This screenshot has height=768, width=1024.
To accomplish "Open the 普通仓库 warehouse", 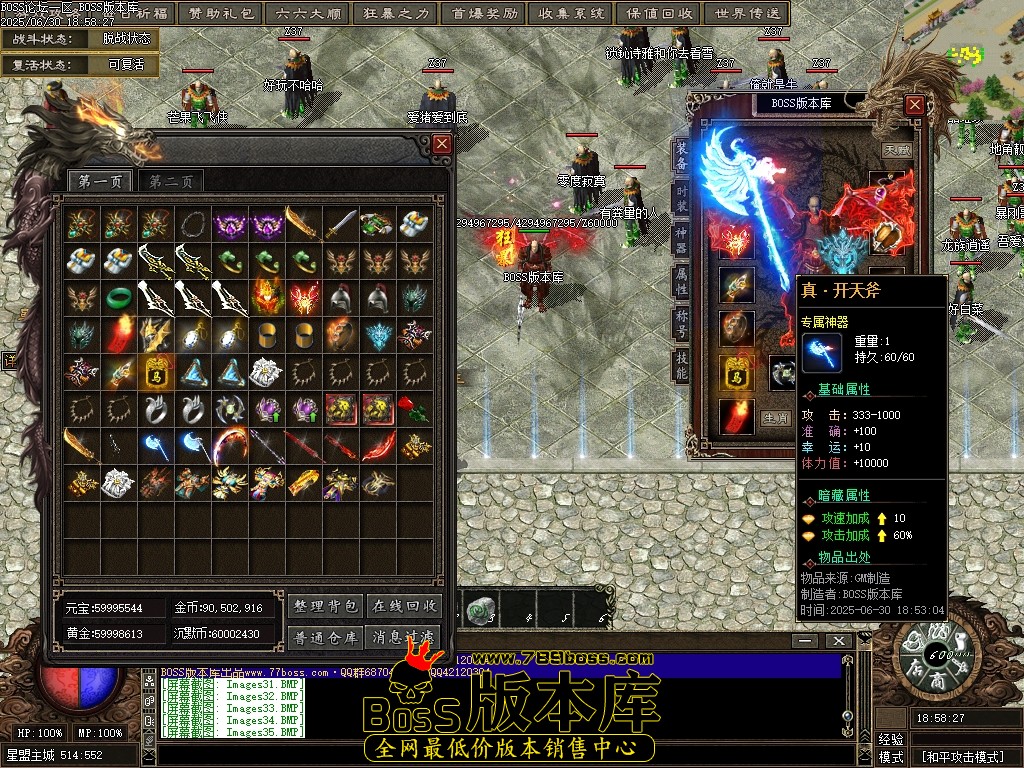I will [325, 637].
